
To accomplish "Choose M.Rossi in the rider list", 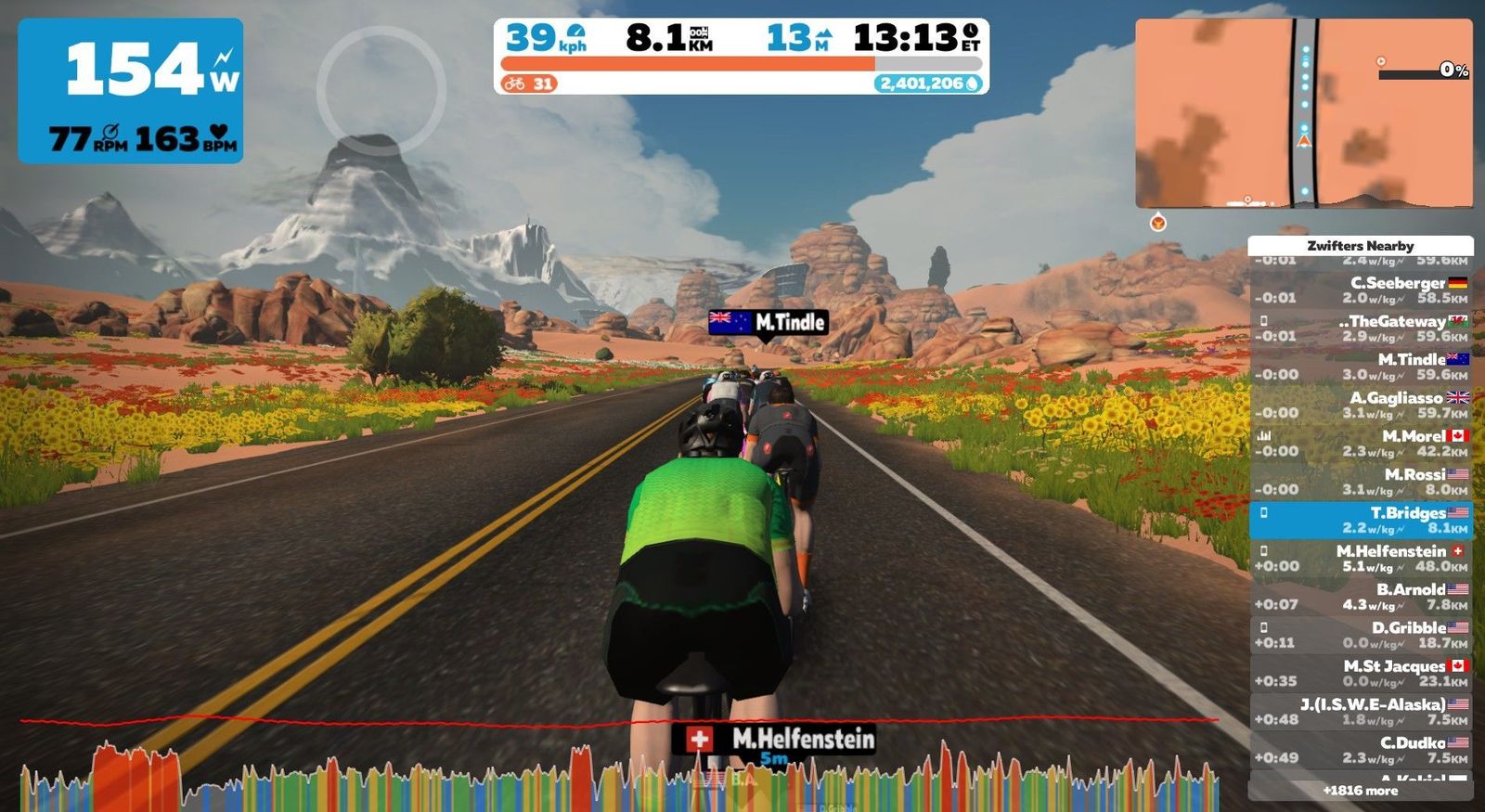I will click(x=1361, y=482).
